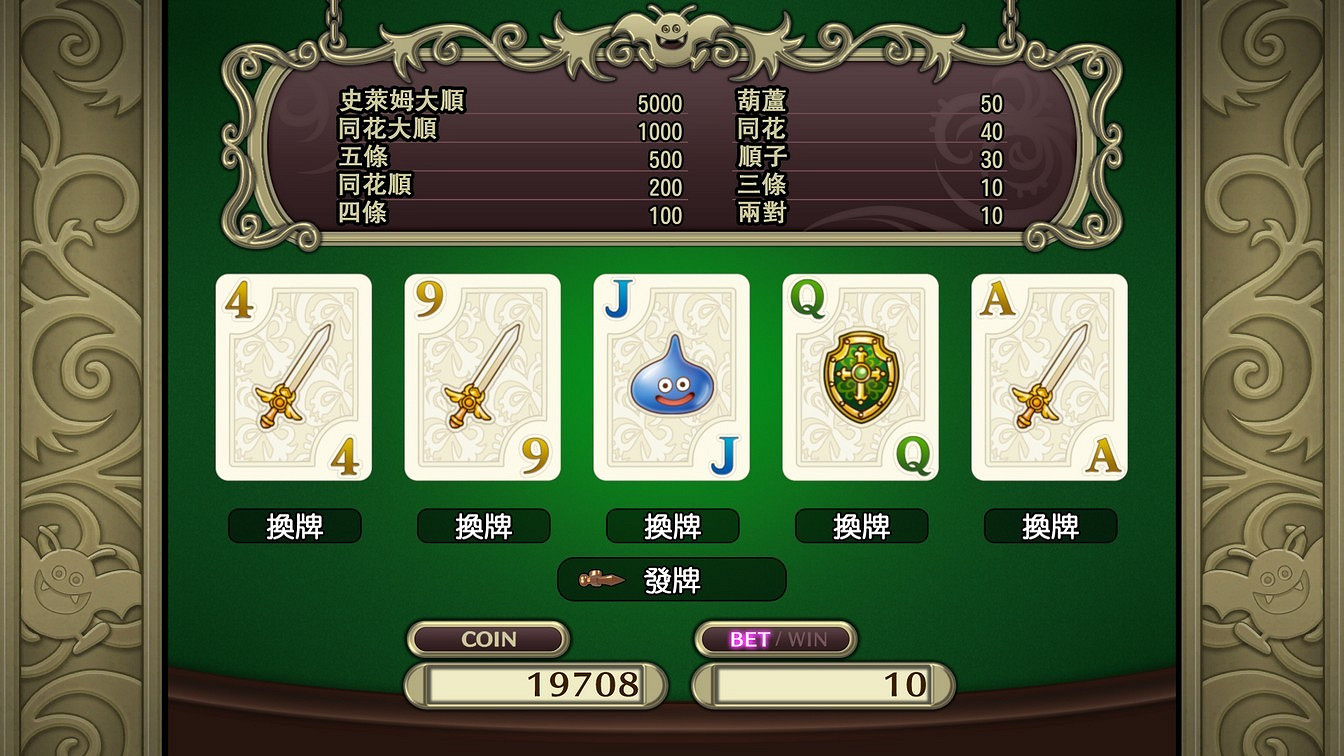Image resolution: width=1344 pixels, height=756 pixels.
Task: Click the BET/WIN label plaque
Action: tap(775, 639)
